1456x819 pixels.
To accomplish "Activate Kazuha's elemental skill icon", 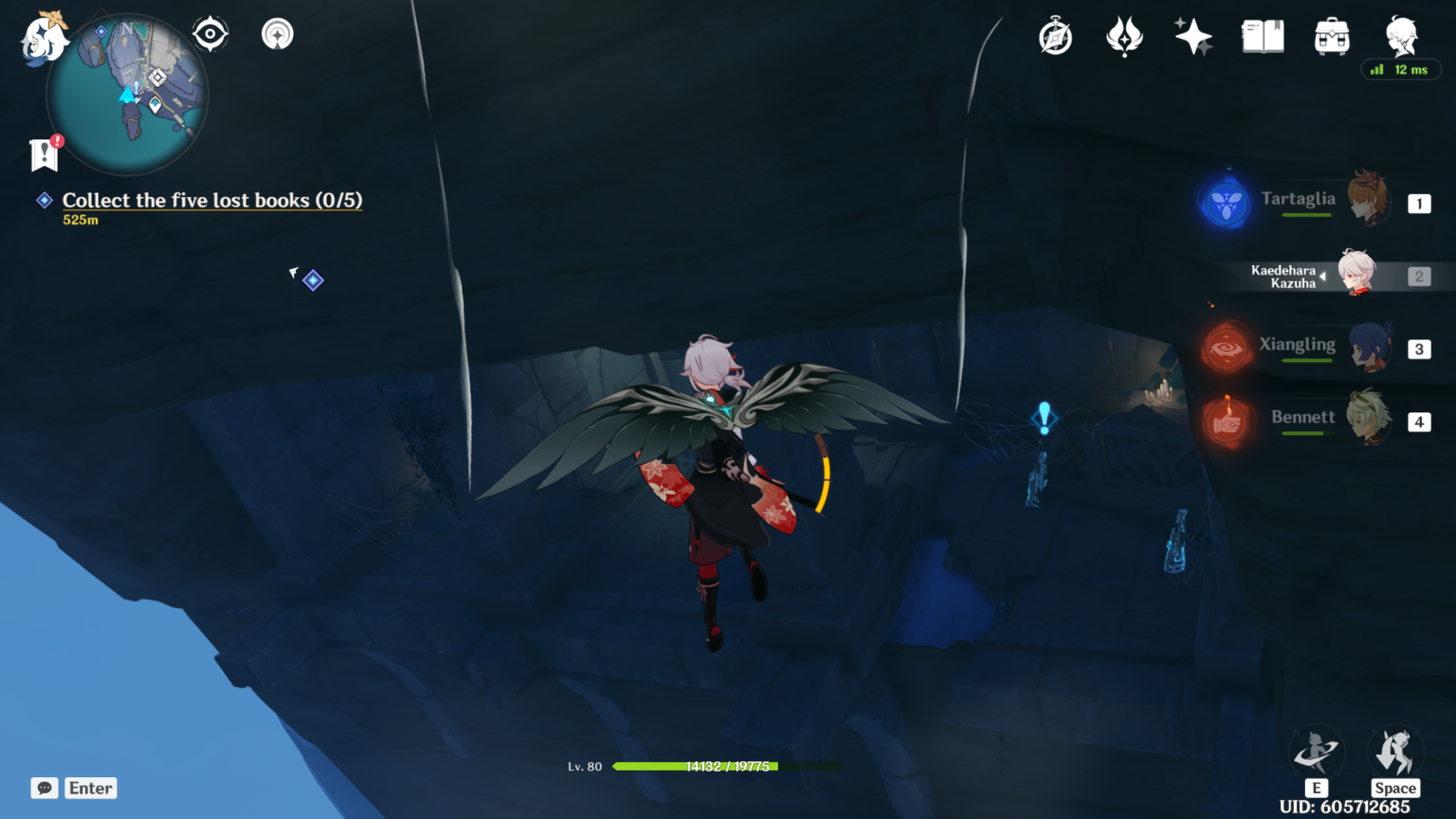I will (x=1316, y=754).
